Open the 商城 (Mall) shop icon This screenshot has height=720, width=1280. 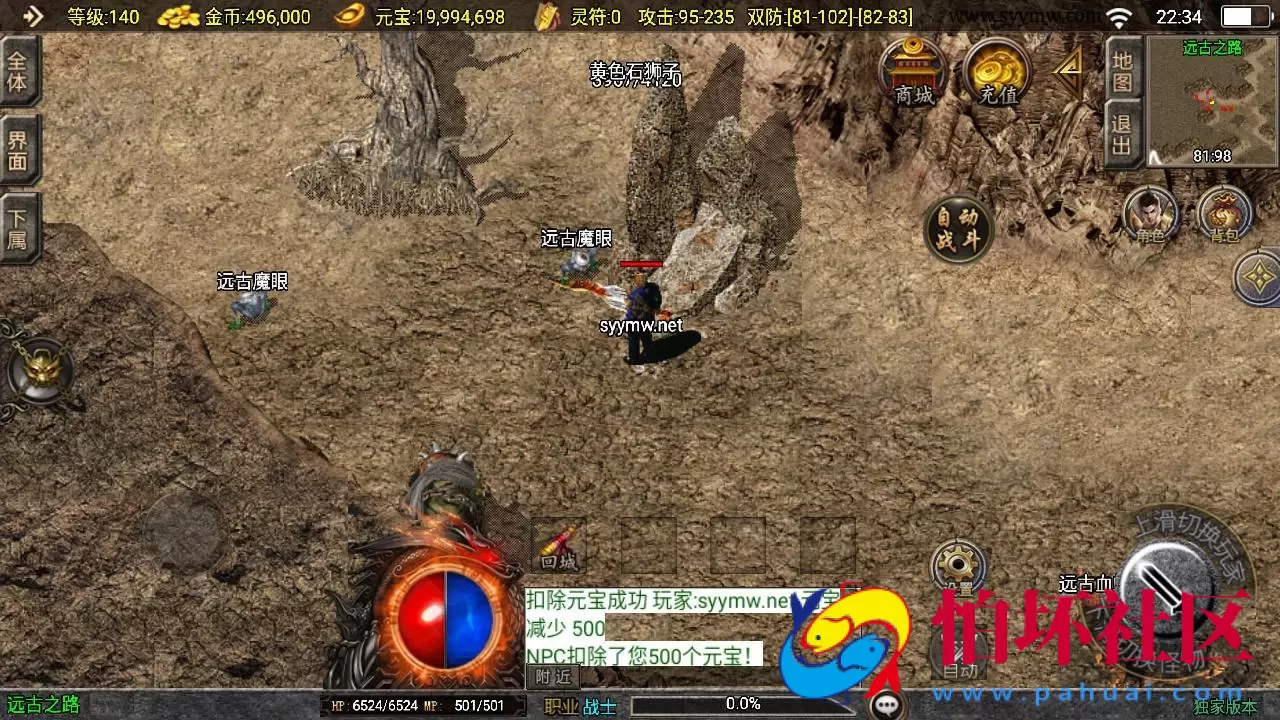[913, 72]
